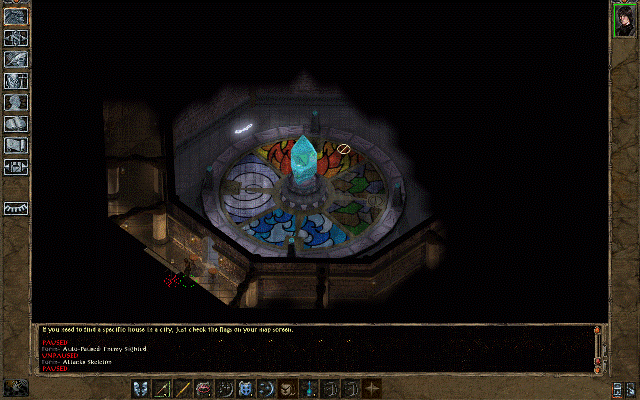Screen dimensions: 640x400
Task: Click the closed-eye button in the left sidebar
Action: coord(16,208)
